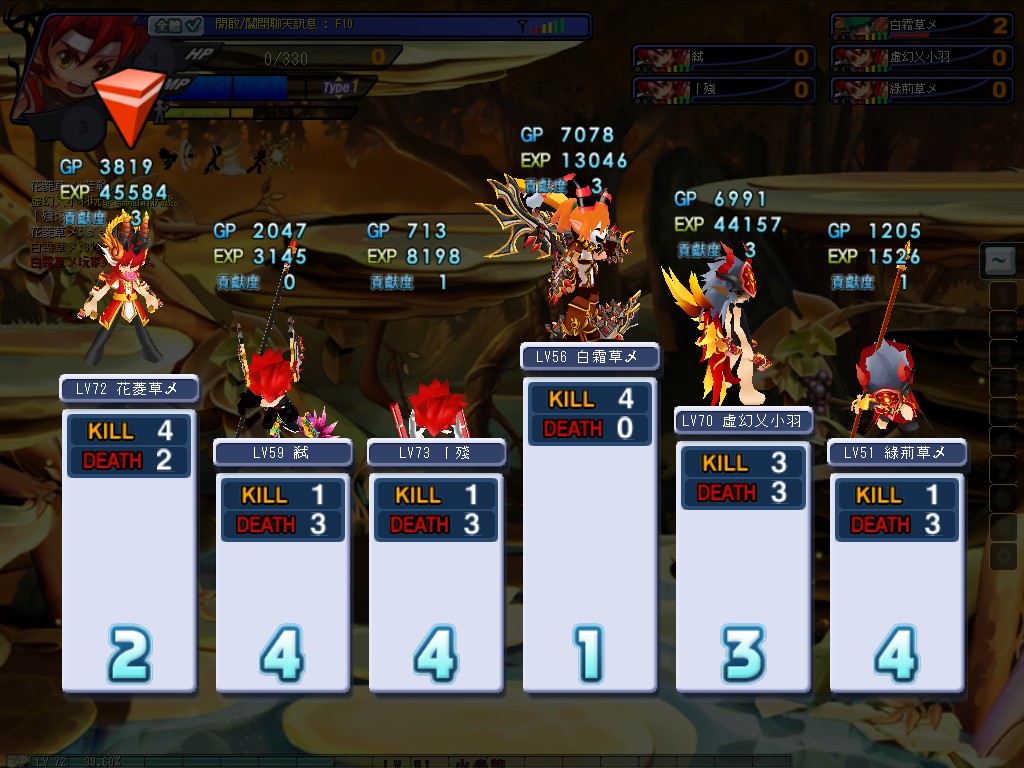Click the LV51 綠荊草メ result nameplate

(898, 453)
